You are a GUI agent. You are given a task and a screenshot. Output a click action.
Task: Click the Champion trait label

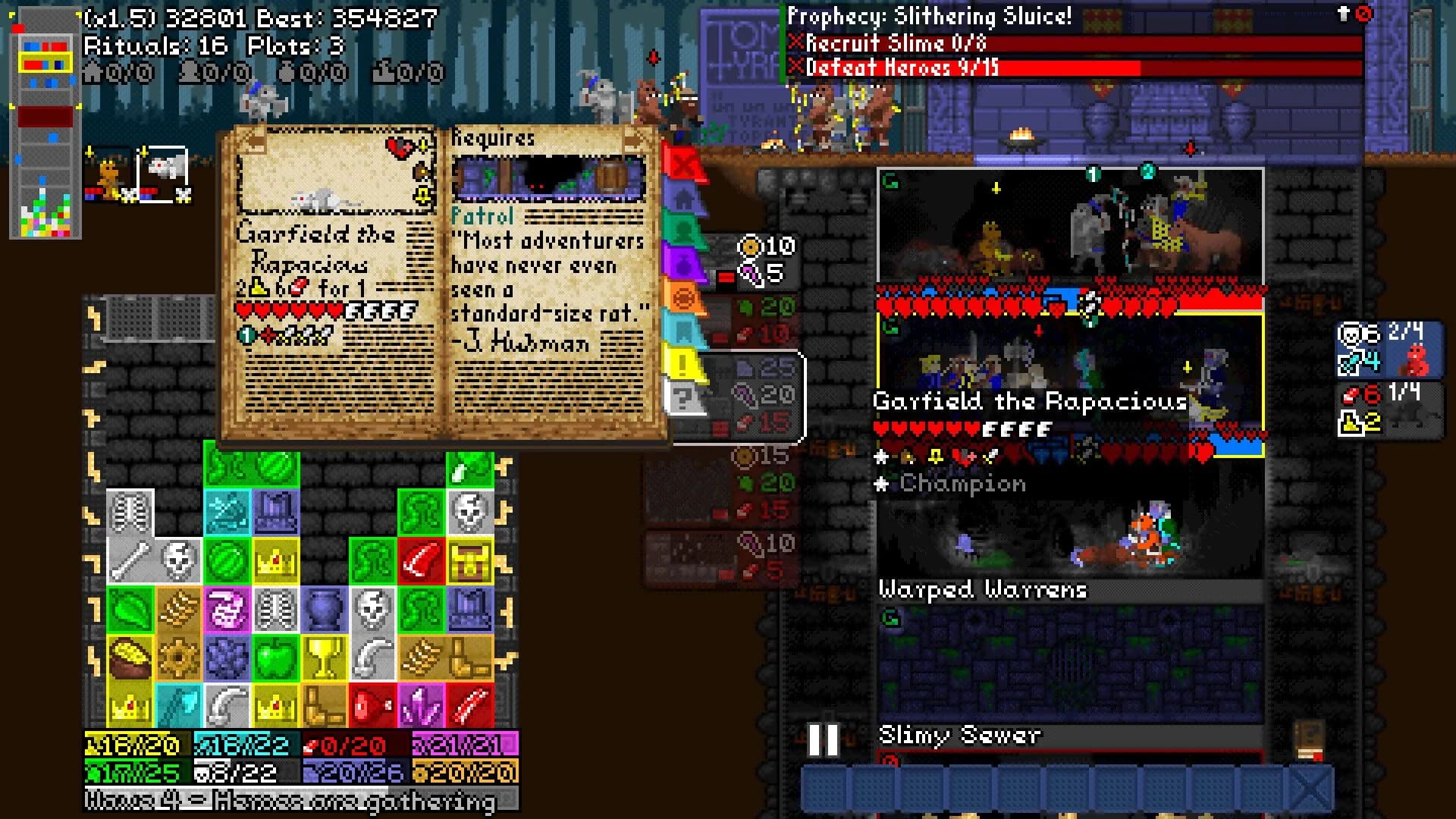point(960,483)
